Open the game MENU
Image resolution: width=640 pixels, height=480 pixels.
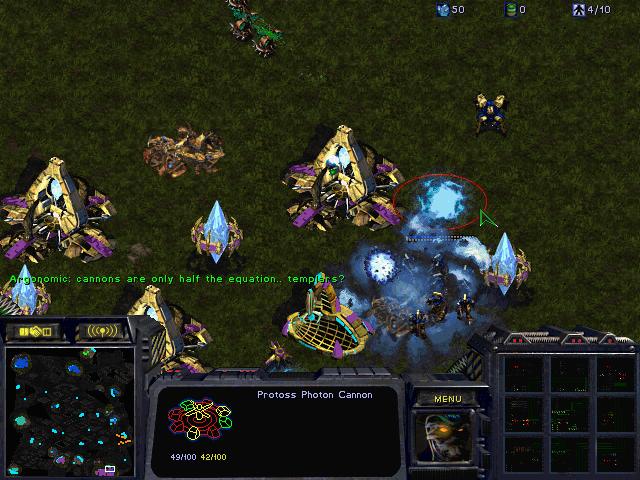[447, 398]
